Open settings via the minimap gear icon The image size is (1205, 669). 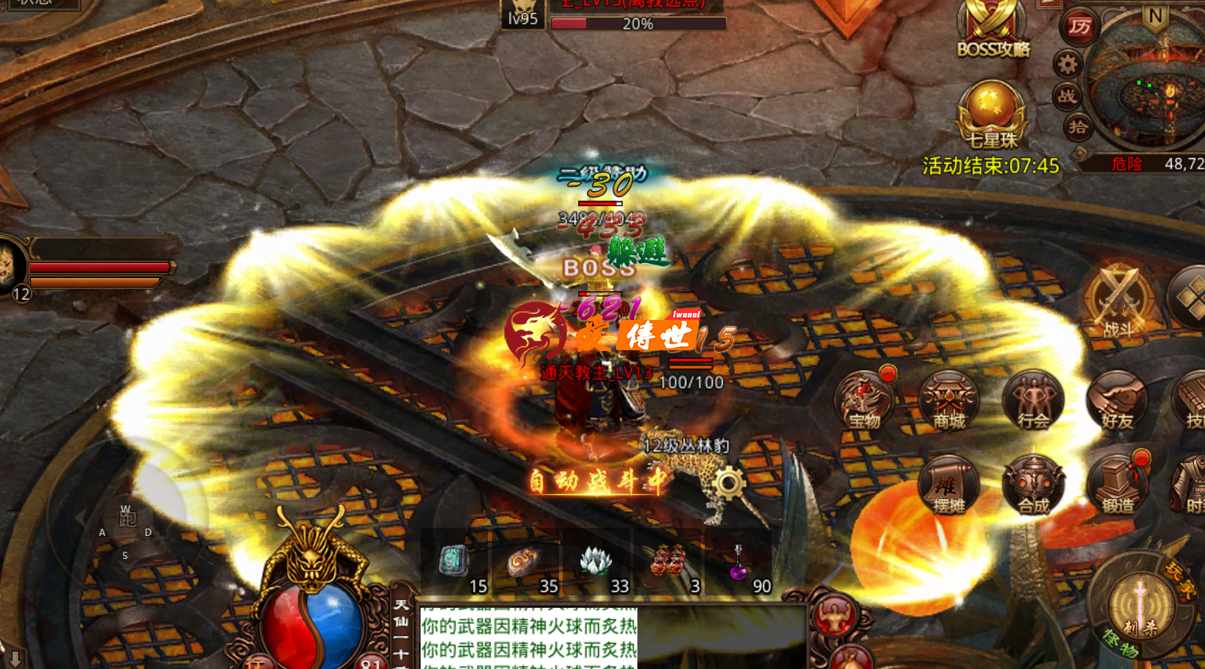[x=1068, y=64]
